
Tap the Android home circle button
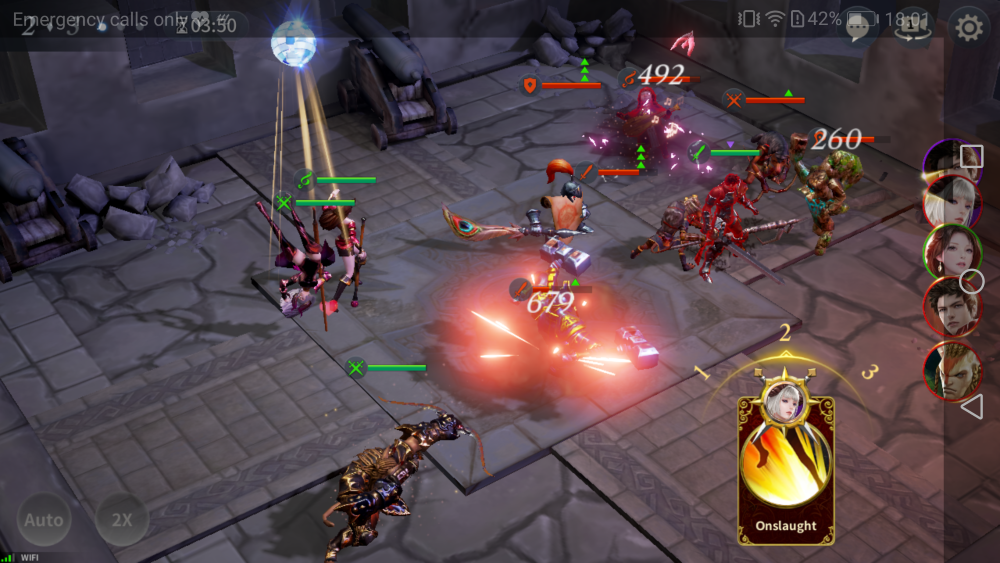pyautogui.click(x=971, y=281)
